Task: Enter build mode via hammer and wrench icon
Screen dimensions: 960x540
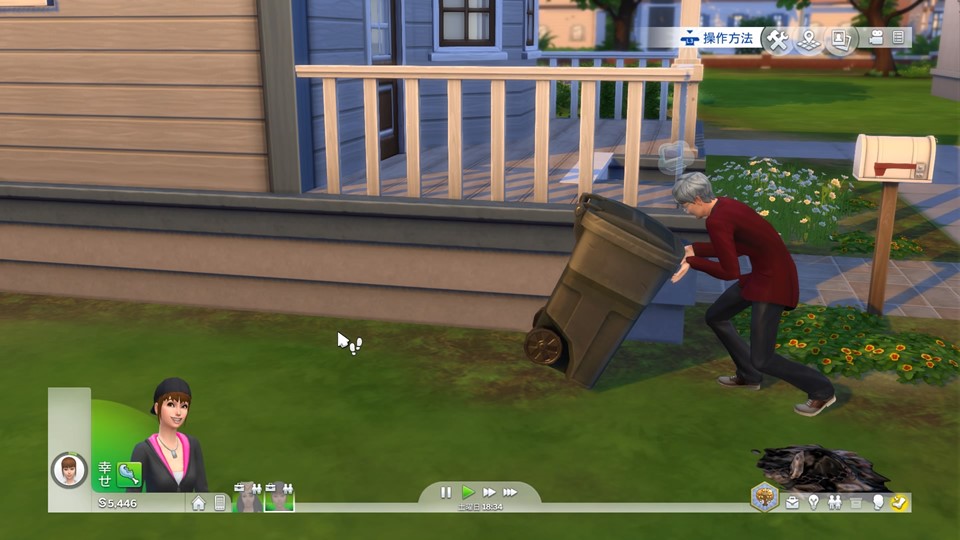Action: pos(777,39)
